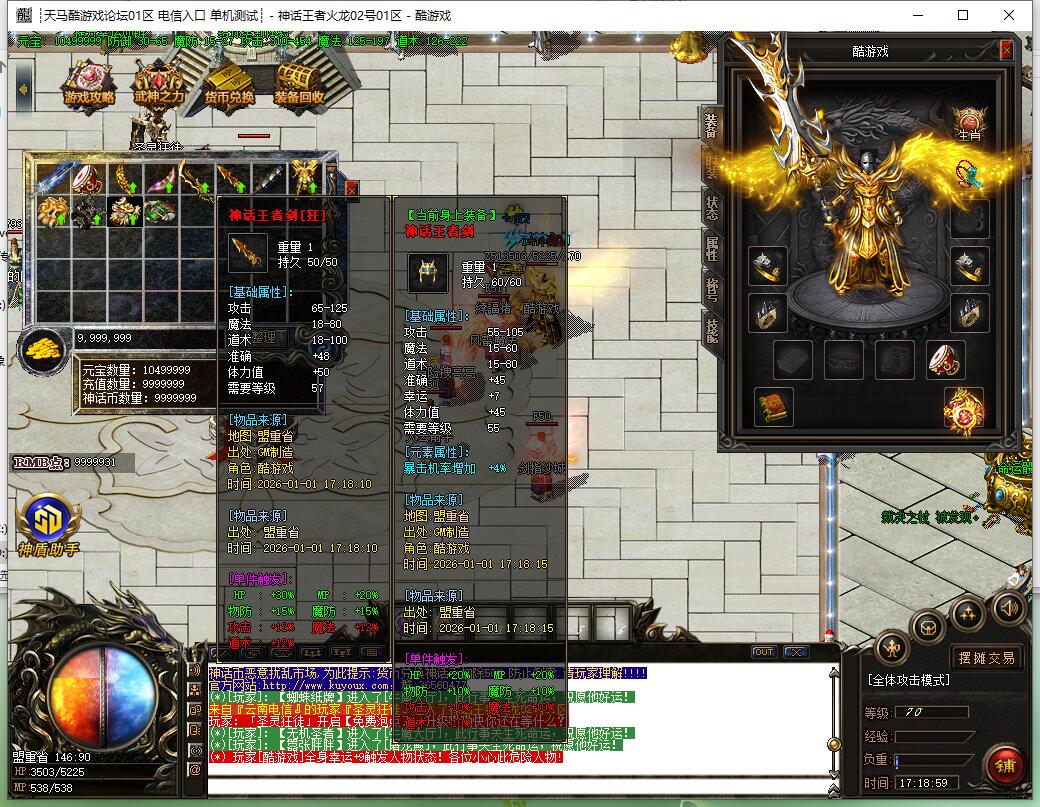Toggle the sound speaker button
1040x807 pixels.
click(1008, 607)
